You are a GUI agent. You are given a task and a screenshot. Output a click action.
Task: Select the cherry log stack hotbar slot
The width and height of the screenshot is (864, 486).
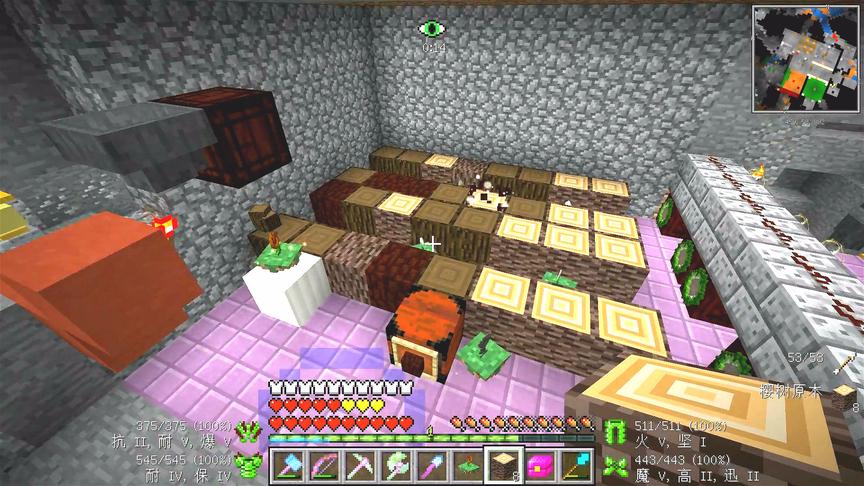click(502, 464)
